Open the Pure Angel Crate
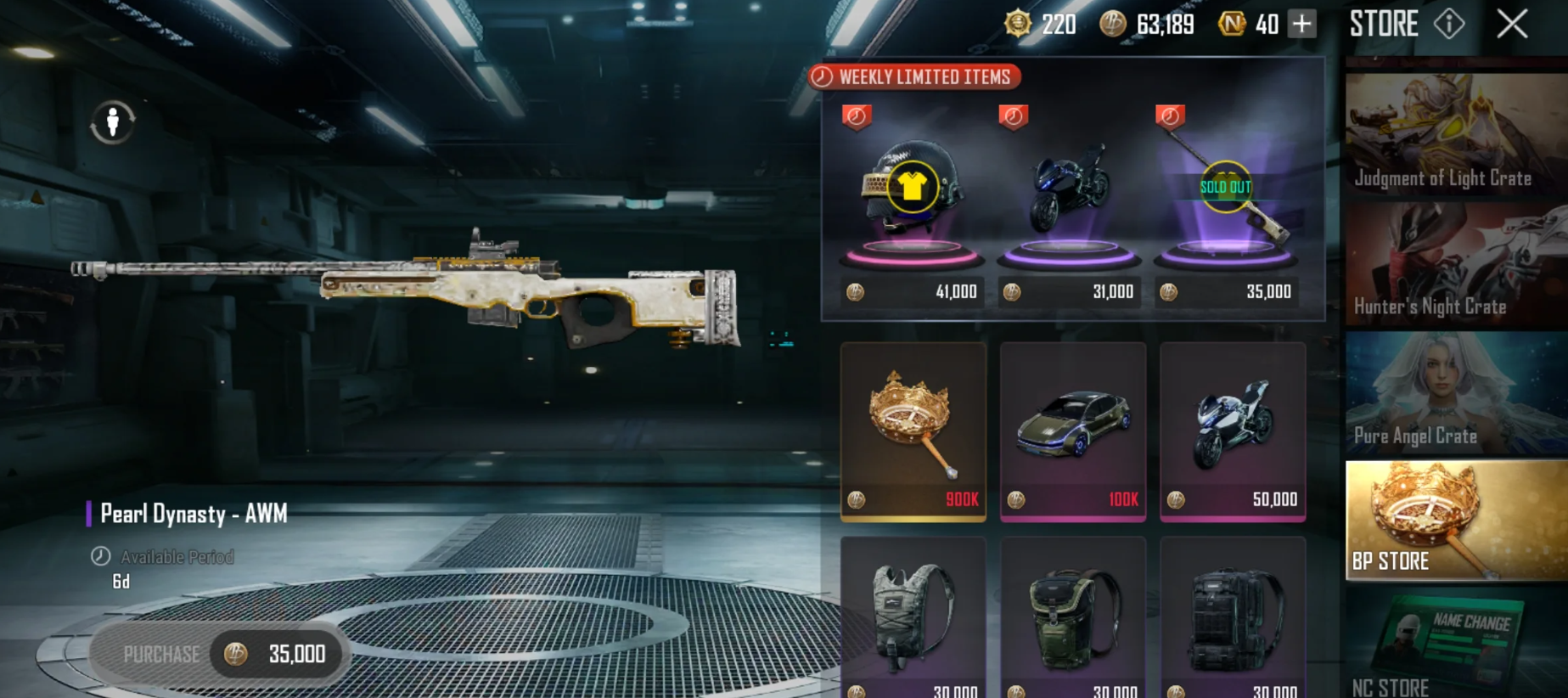1568x698 pixels. [x=1455, y=394]
